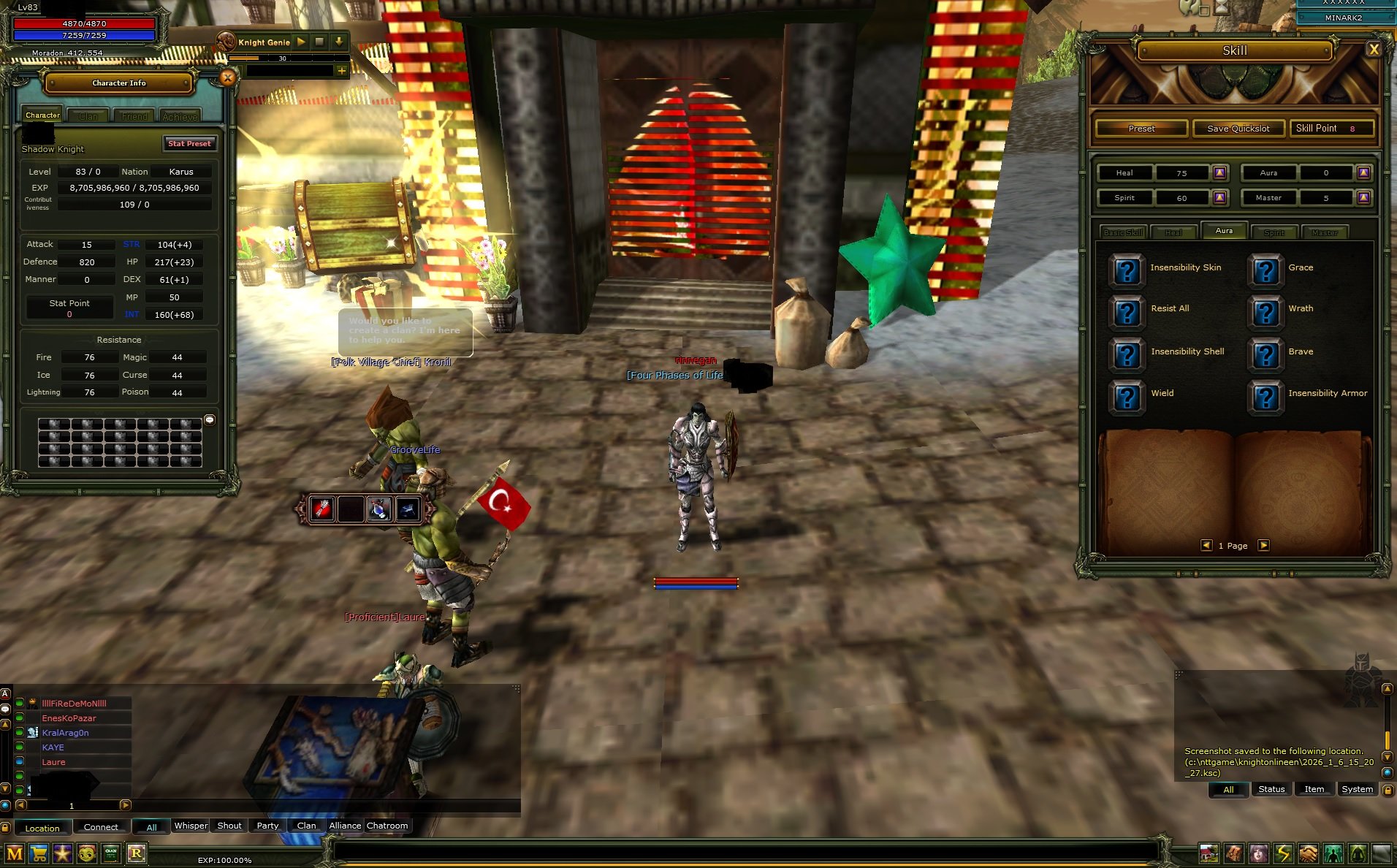Screen dimensions: 1397x868
Task: Open the Clan board icon at bottom-left
Action: tap(111, 853)
